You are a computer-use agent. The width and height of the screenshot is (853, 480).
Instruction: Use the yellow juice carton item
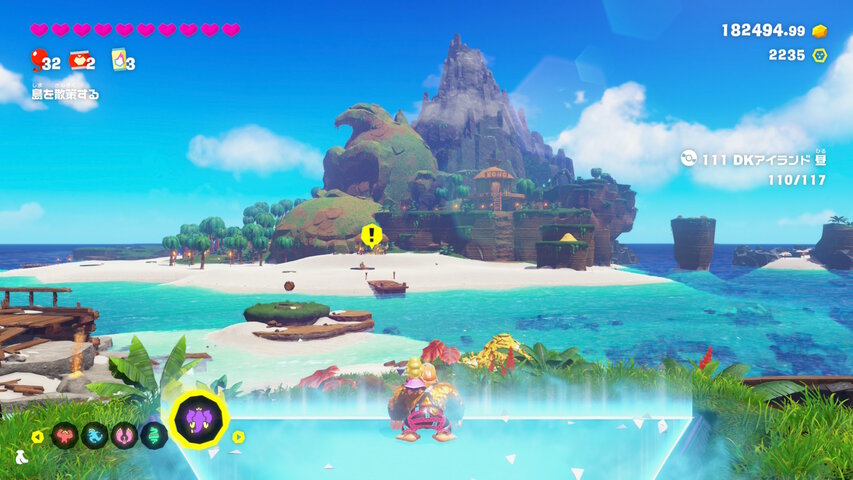tap(119, 60)
